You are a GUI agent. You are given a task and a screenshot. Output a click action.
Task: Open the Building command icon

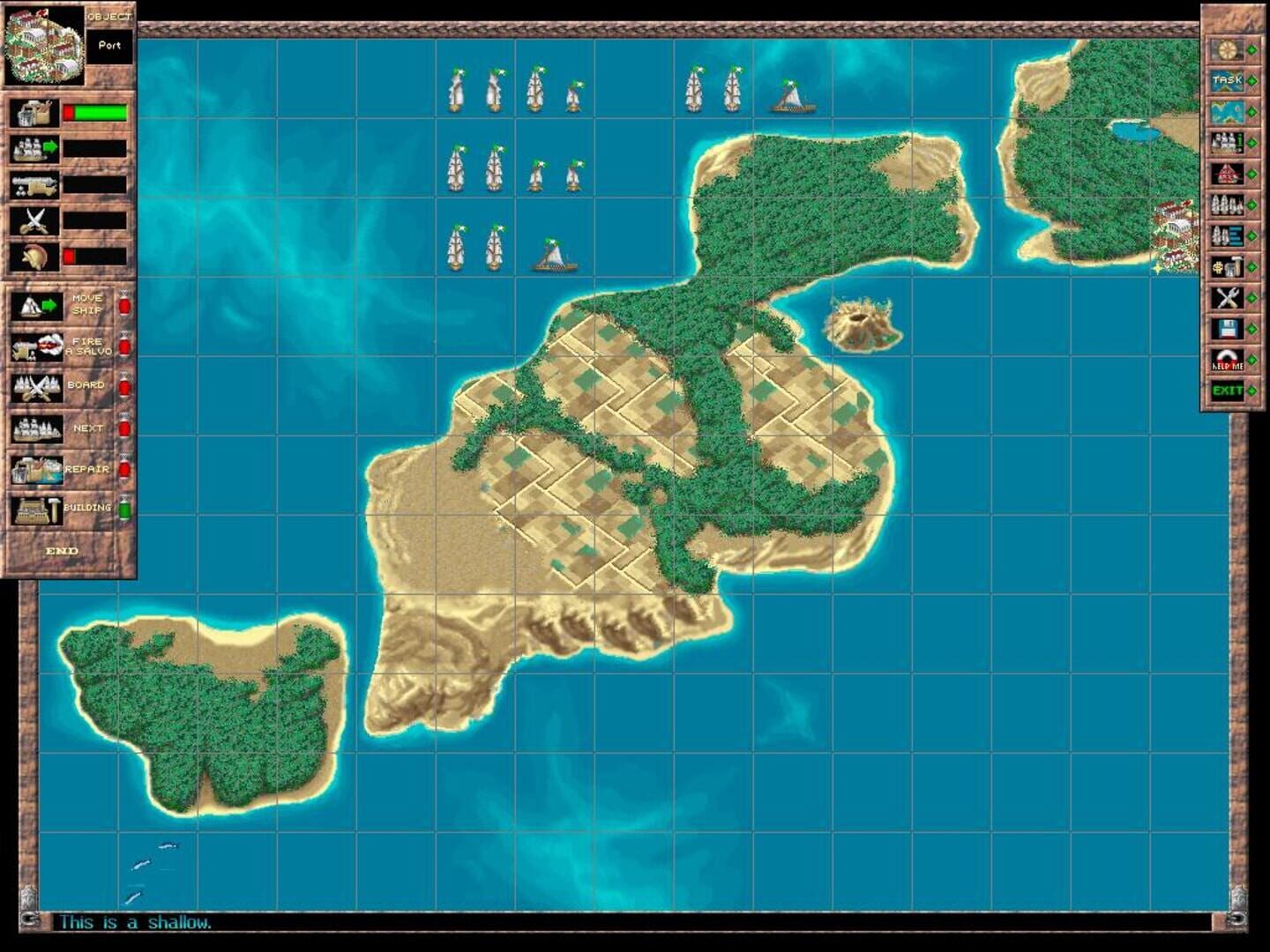(x=37, y=509)
